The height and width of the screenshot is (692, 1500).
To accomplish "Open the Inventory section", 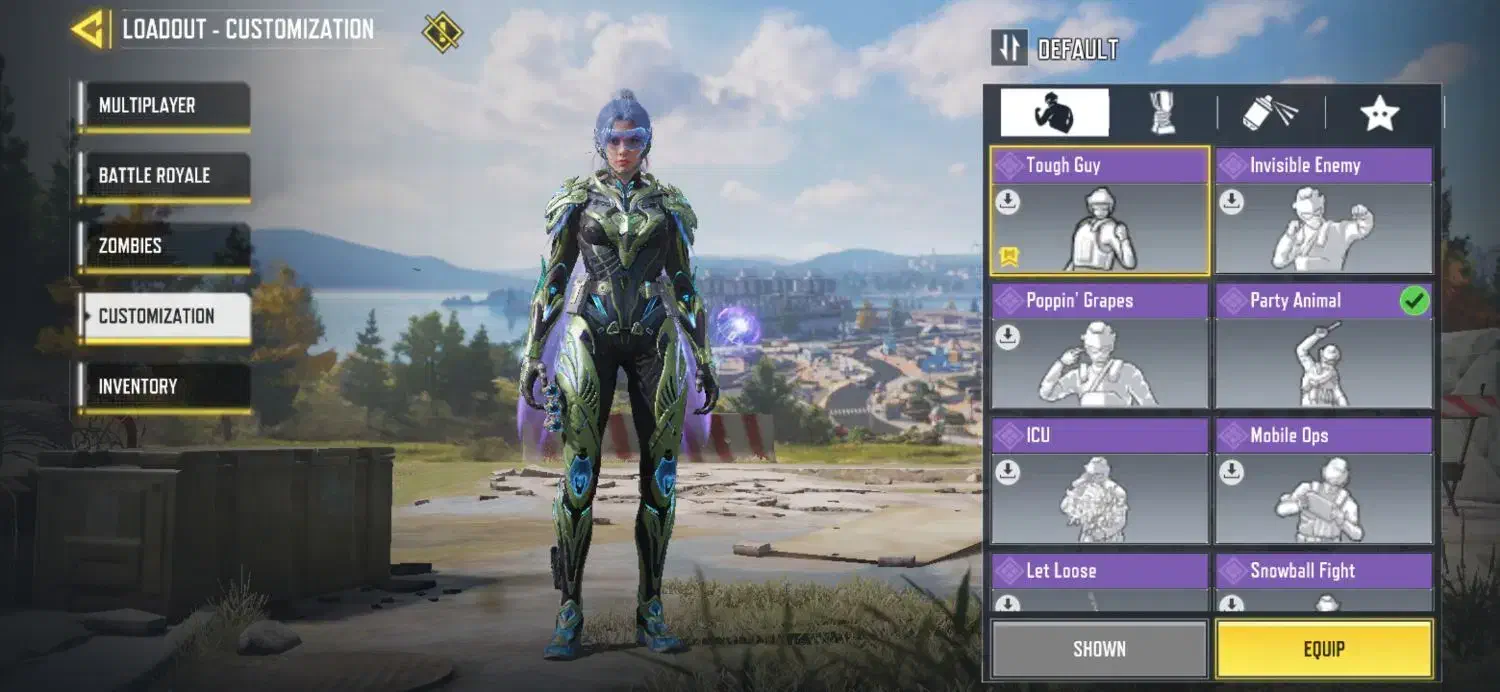I will tap(165, 387).
